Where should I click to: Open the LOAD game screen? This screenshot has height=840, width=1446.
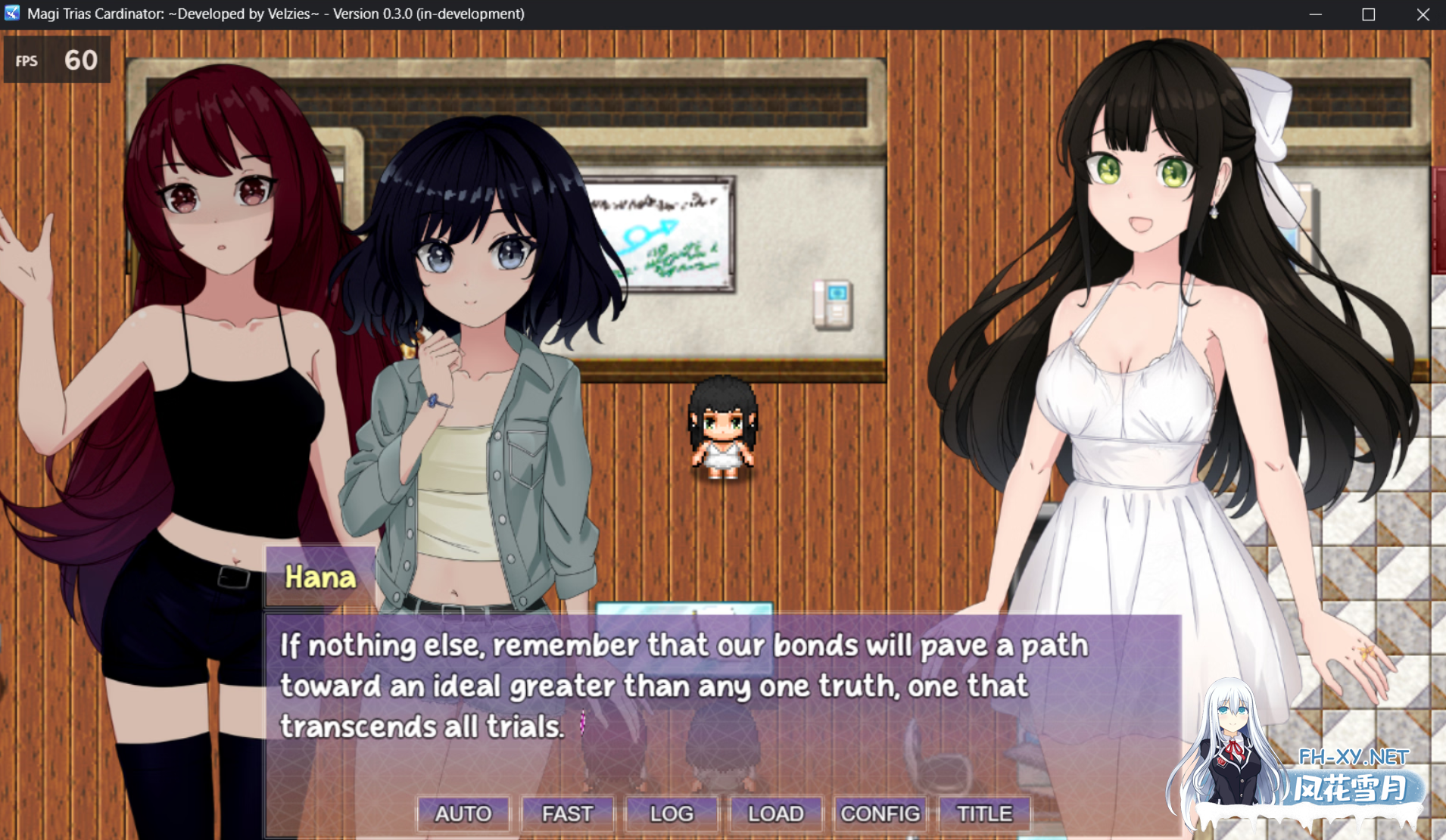point(775,814)
